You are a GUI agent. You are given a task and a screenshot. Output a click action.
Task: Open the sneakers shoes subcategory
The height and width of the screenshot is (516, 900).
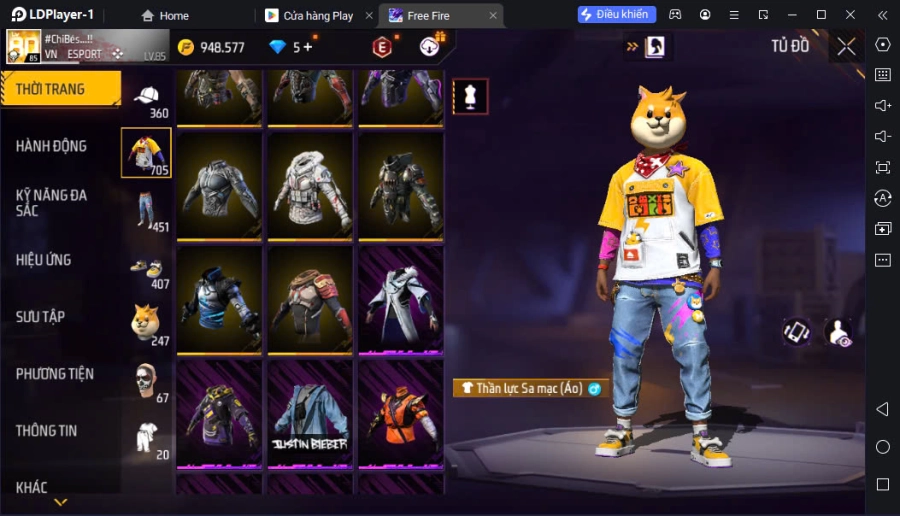[147, 268]
